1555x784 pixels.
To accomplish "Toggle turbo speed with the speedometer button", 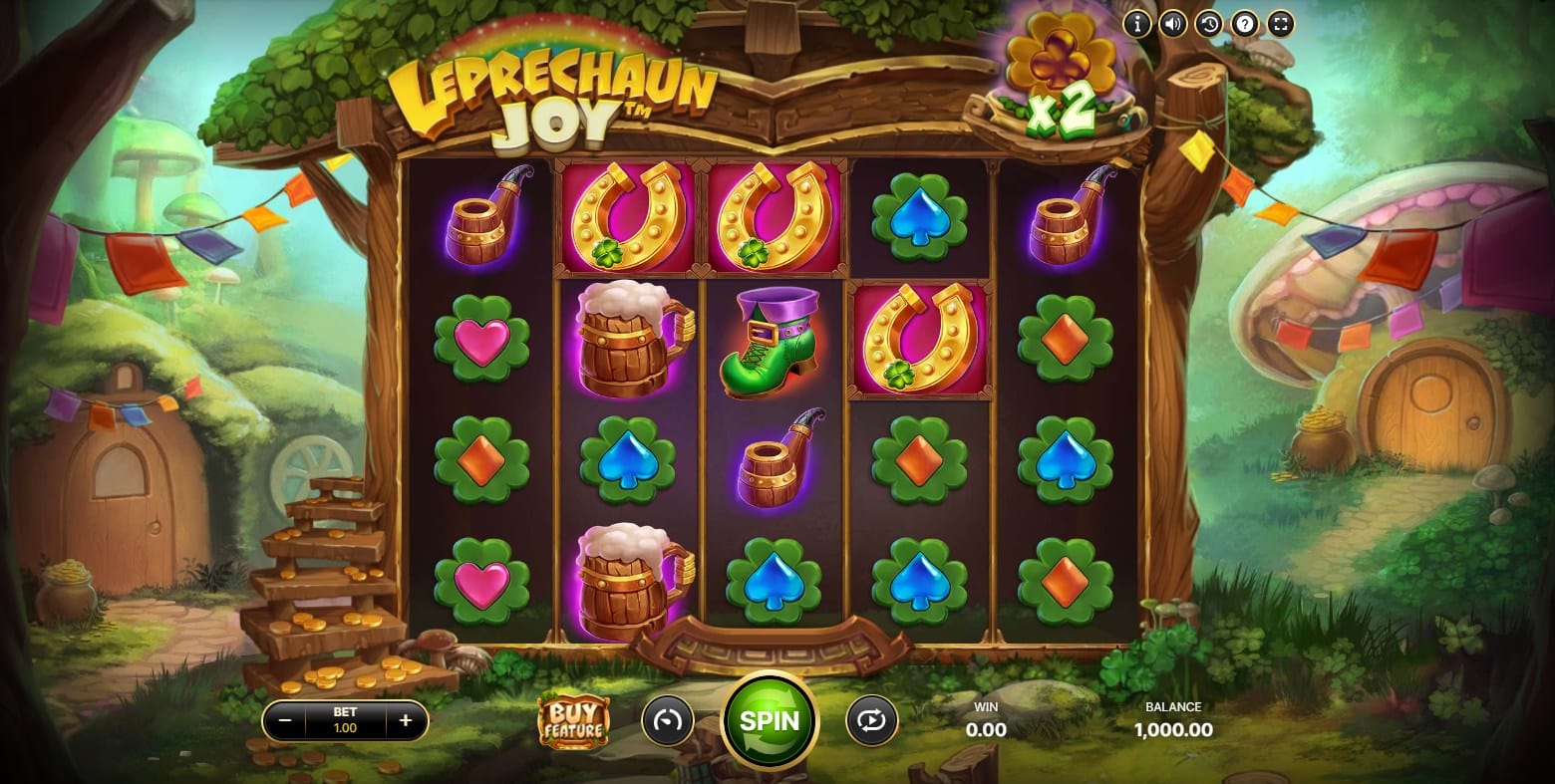I will 667,720.
